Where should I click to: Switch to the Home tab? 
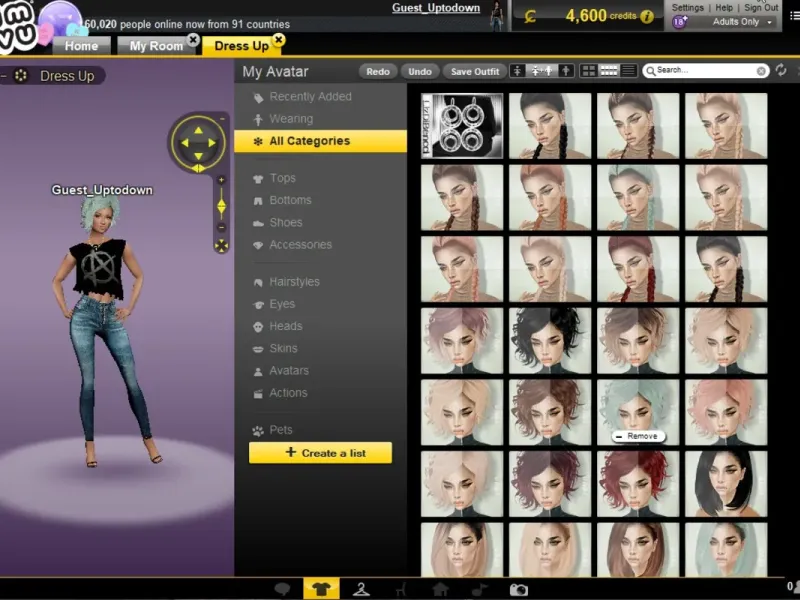click(x=81, y=46)
